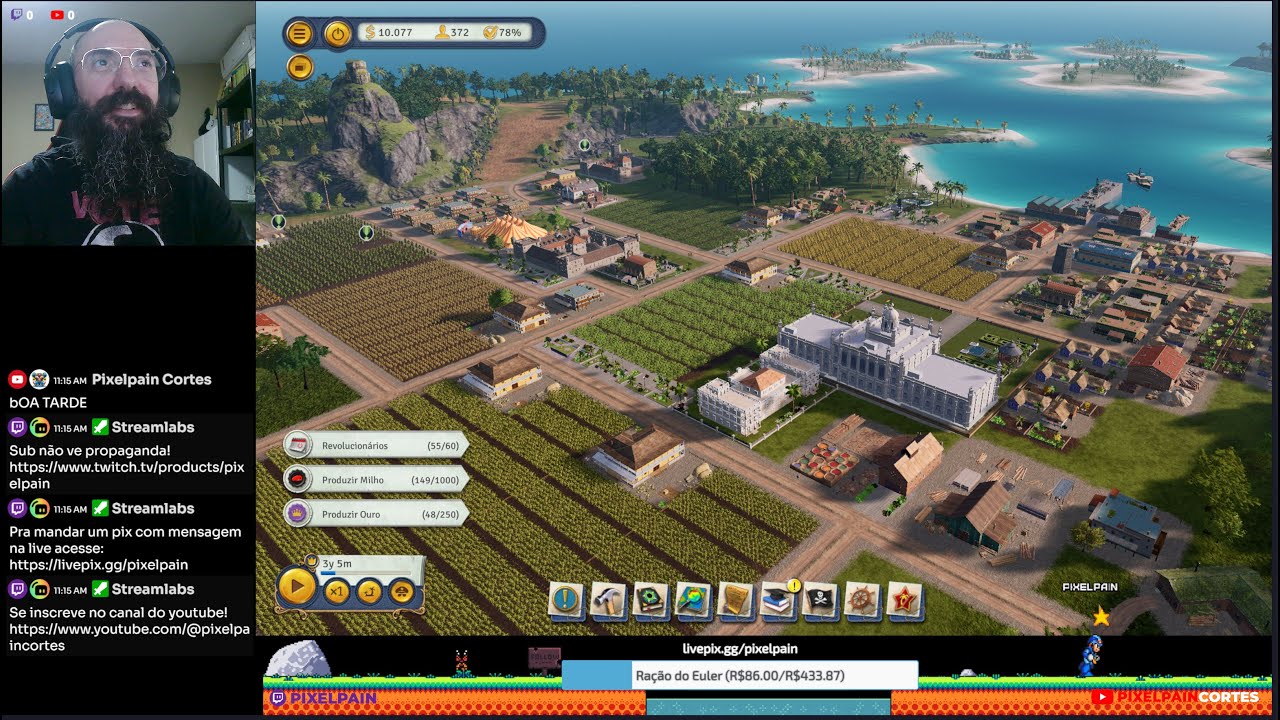This screenshot has width=1280, height=720.
Task: Open the ship wheel trade icon
Action: click(x=862, y=600)
